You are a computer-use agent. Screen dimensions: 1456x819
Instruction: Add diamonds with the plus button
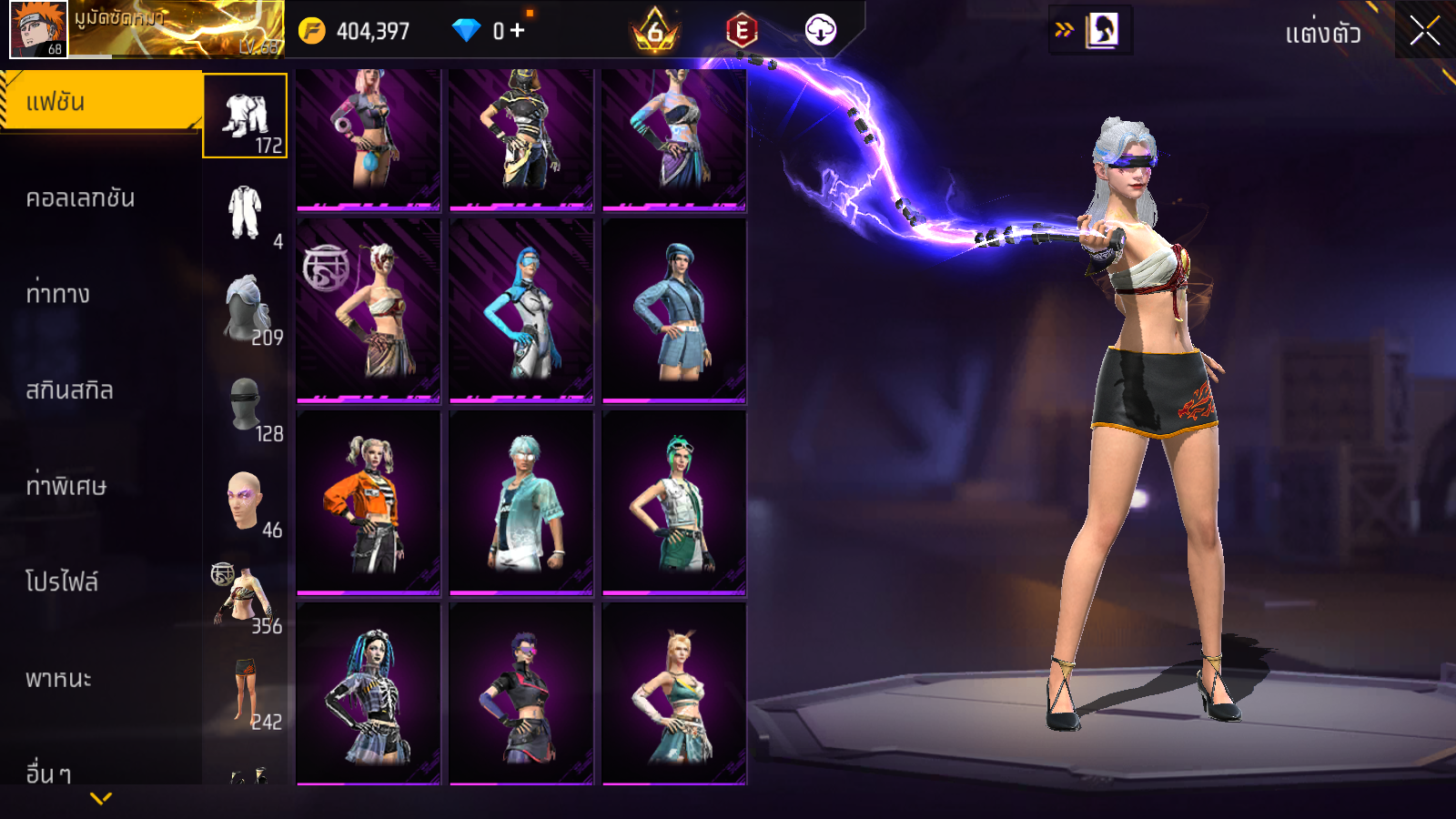pos(517,30)
